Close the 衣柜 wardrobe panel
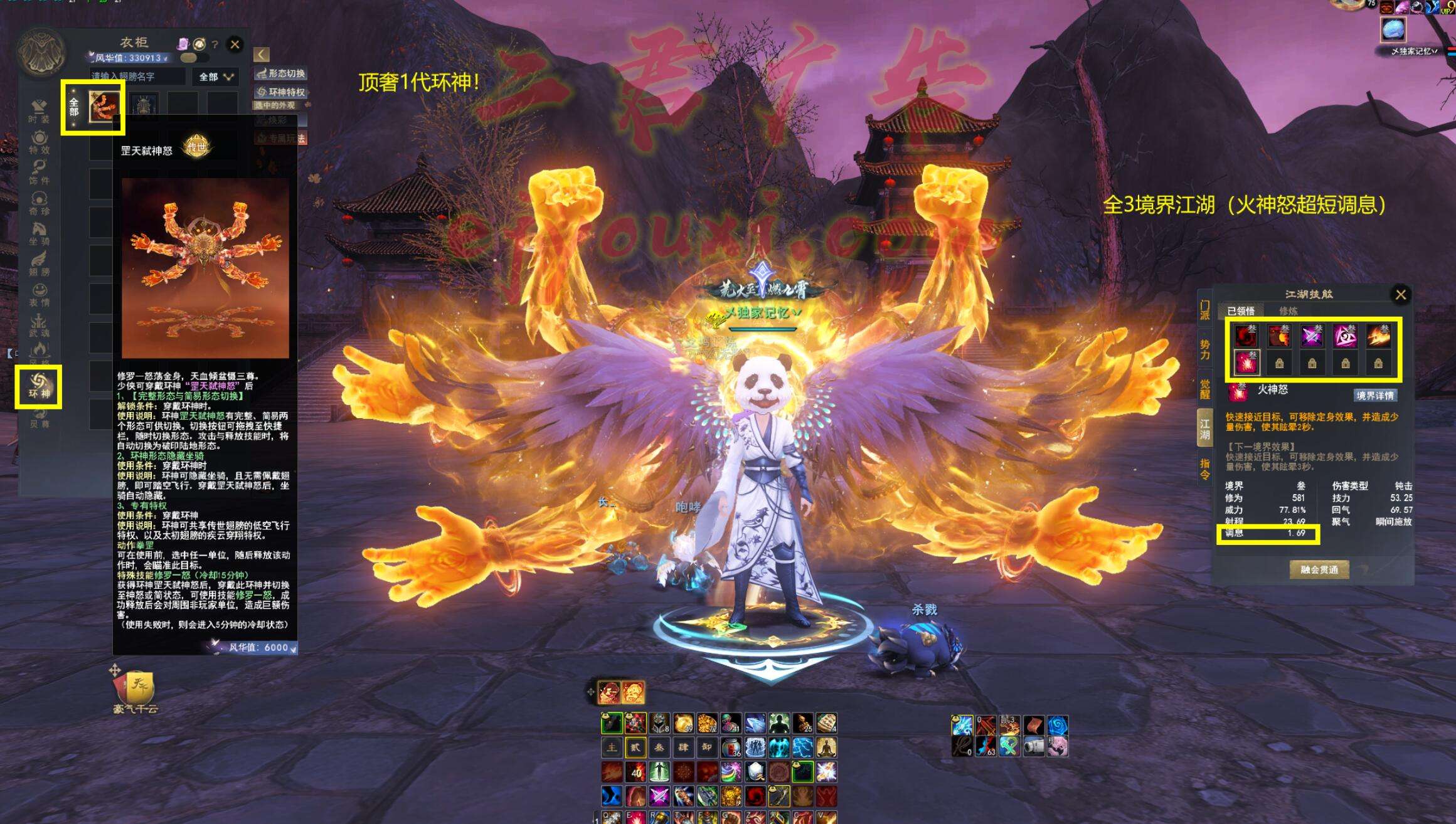The width and height of the screenshot is (1456, 824). (235, 45)
